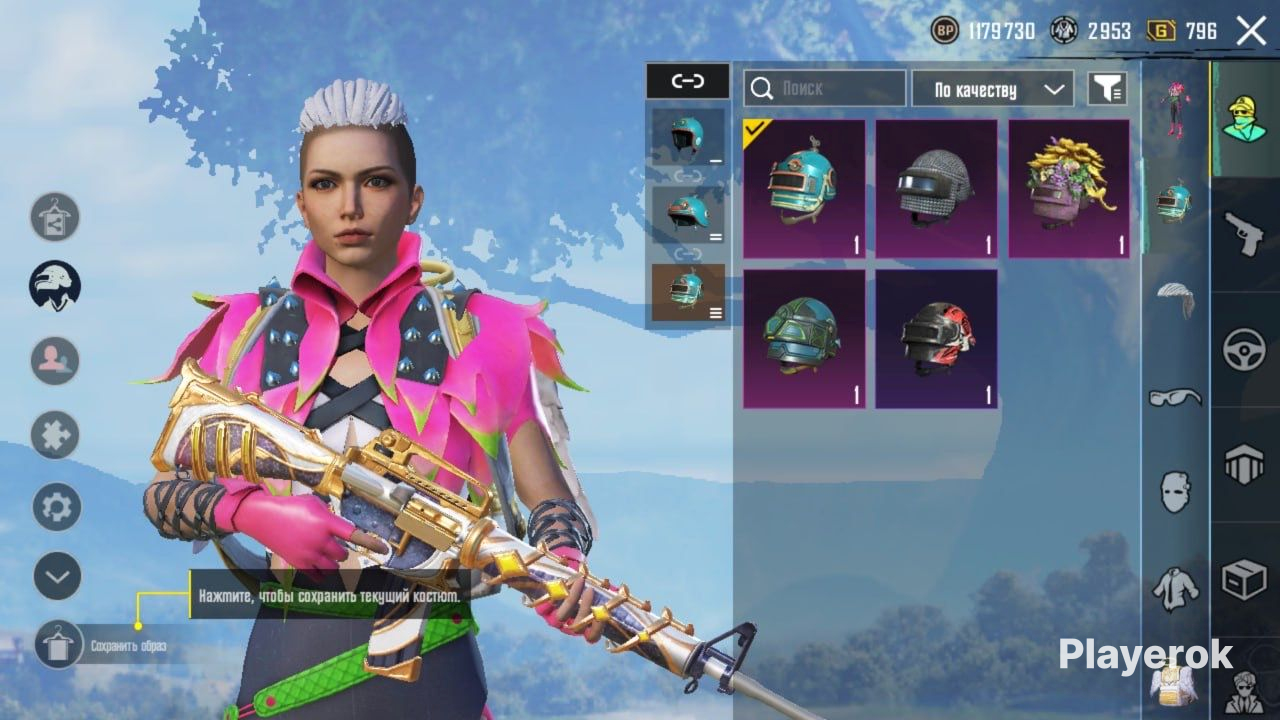Toggle the chain link button above helmet levels

click(x=688, y=81)
